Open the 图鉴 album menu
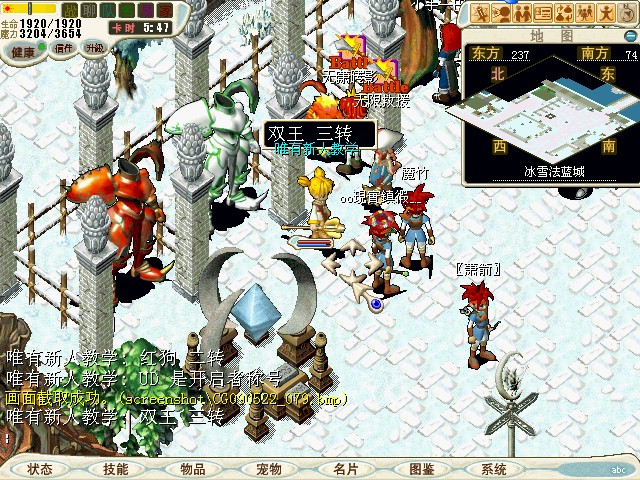The height and width of the screenshot is (480, 640). point(422,469)
